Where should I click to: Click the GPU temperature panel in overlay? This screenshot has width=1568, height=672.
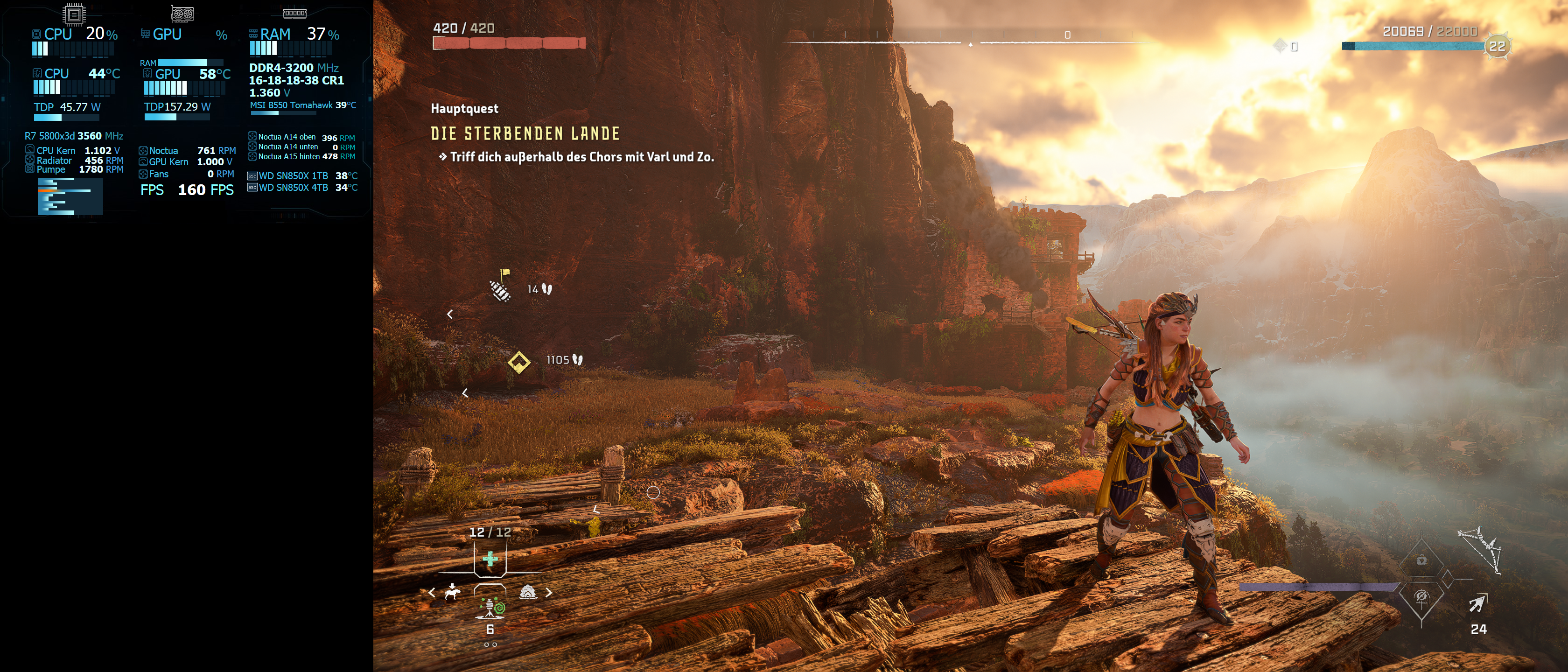186,74
